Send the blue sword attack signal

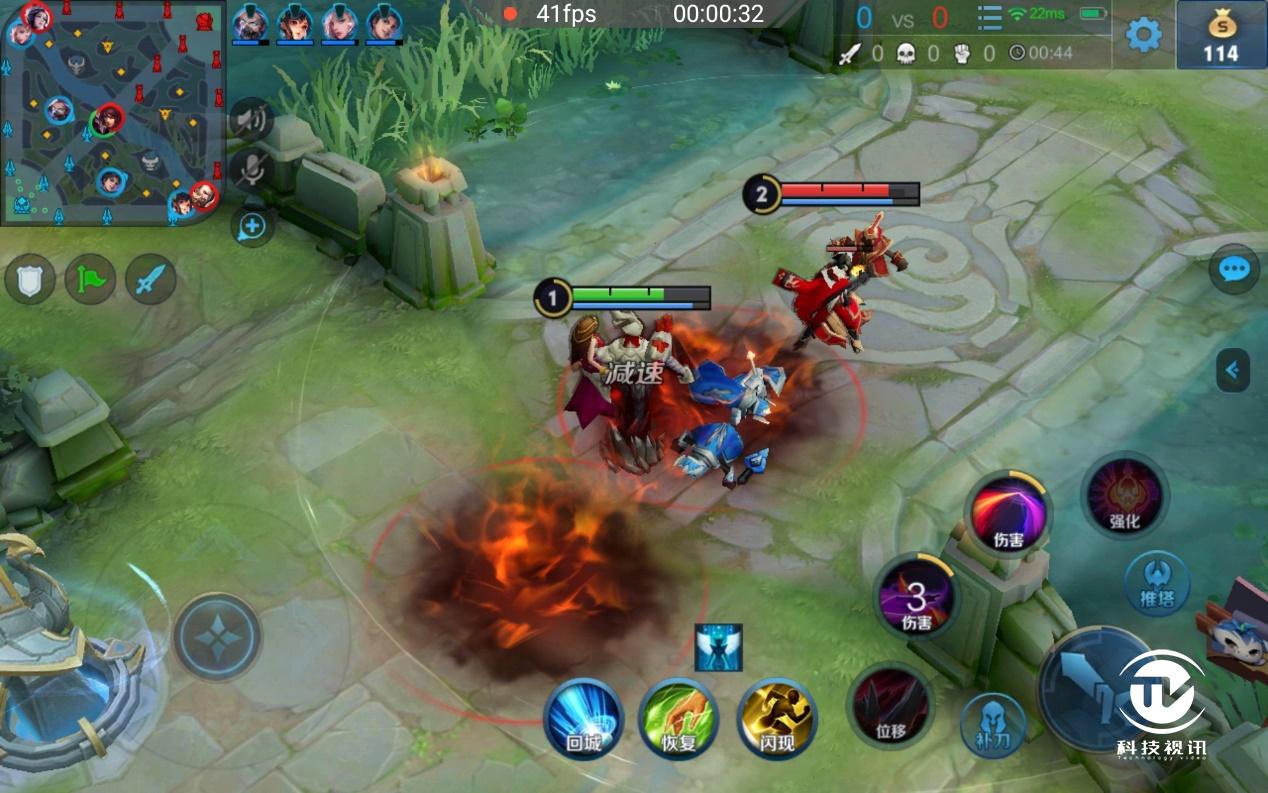point(151,279)
